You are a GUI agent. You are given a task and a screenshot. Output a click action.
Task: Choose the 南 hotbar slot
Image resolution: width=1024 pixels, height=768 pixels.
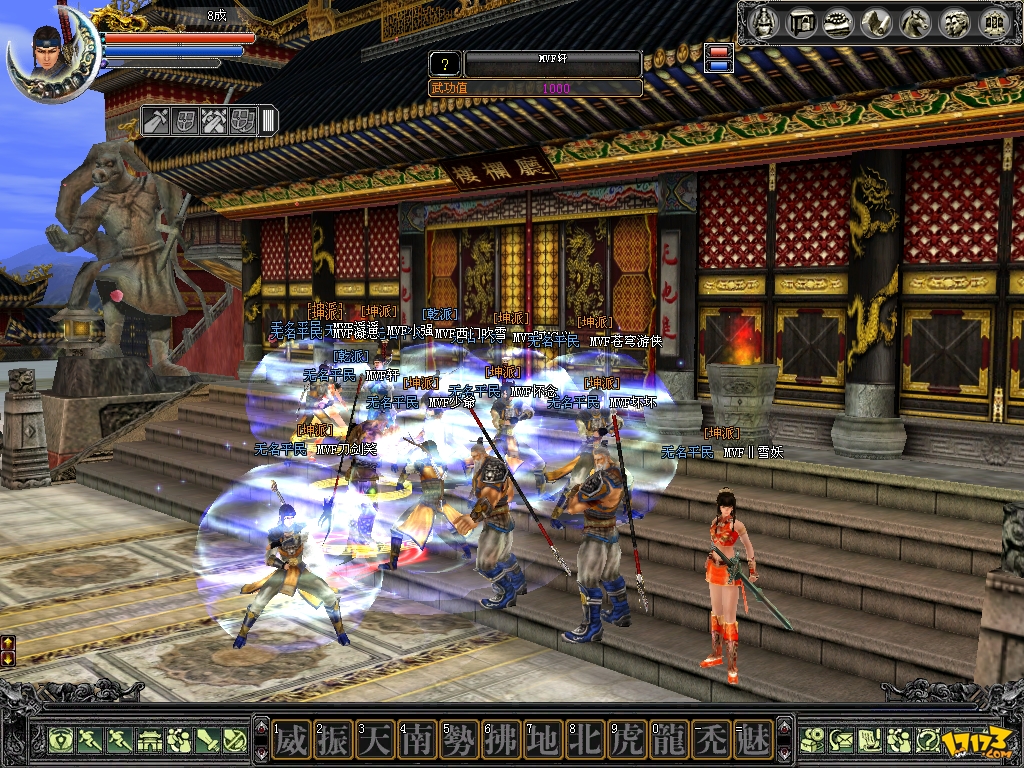tap(416, 741)
